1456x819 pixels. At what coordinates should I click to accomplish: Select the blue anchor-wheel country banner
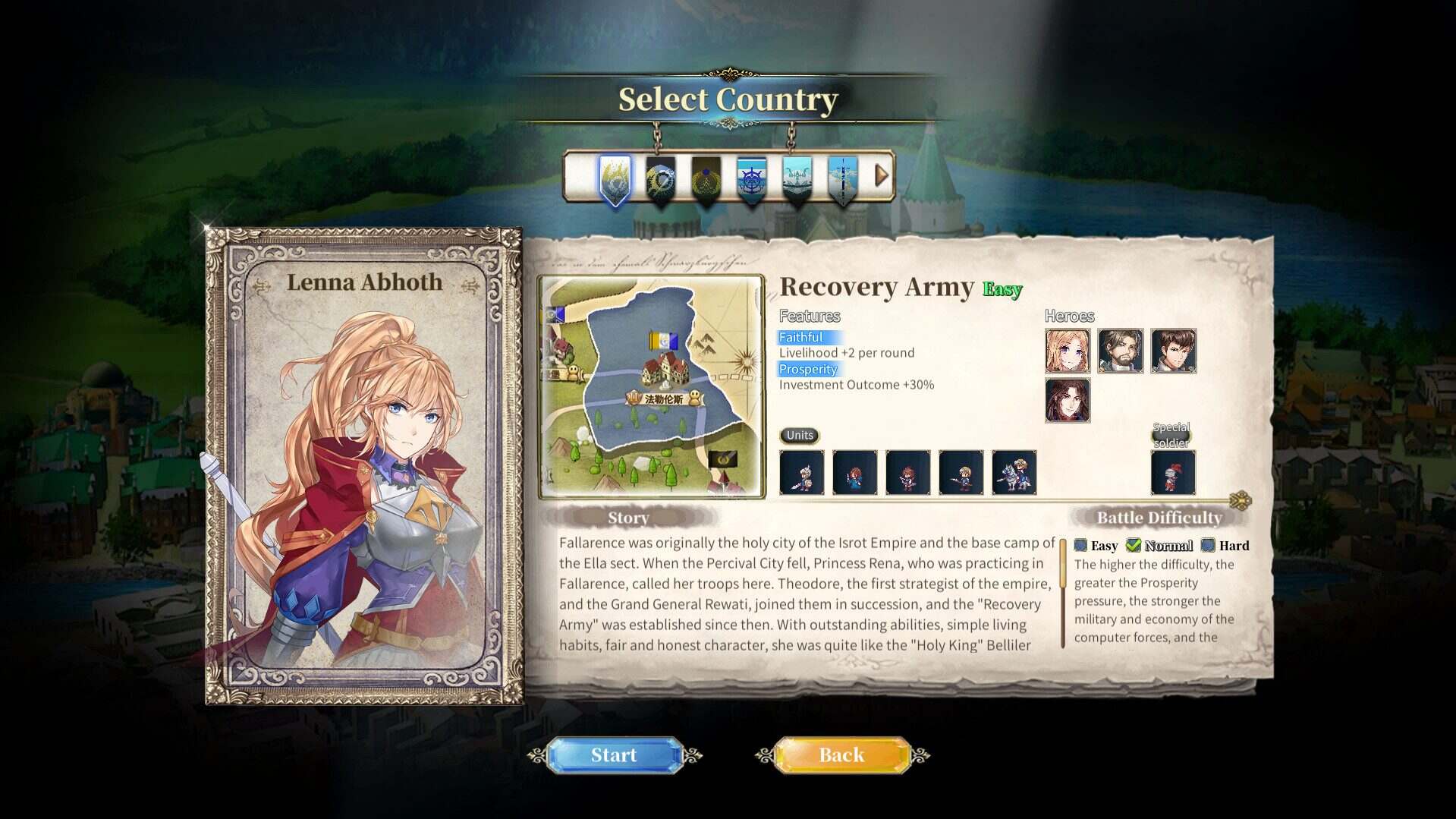click(x=752, y=180)
